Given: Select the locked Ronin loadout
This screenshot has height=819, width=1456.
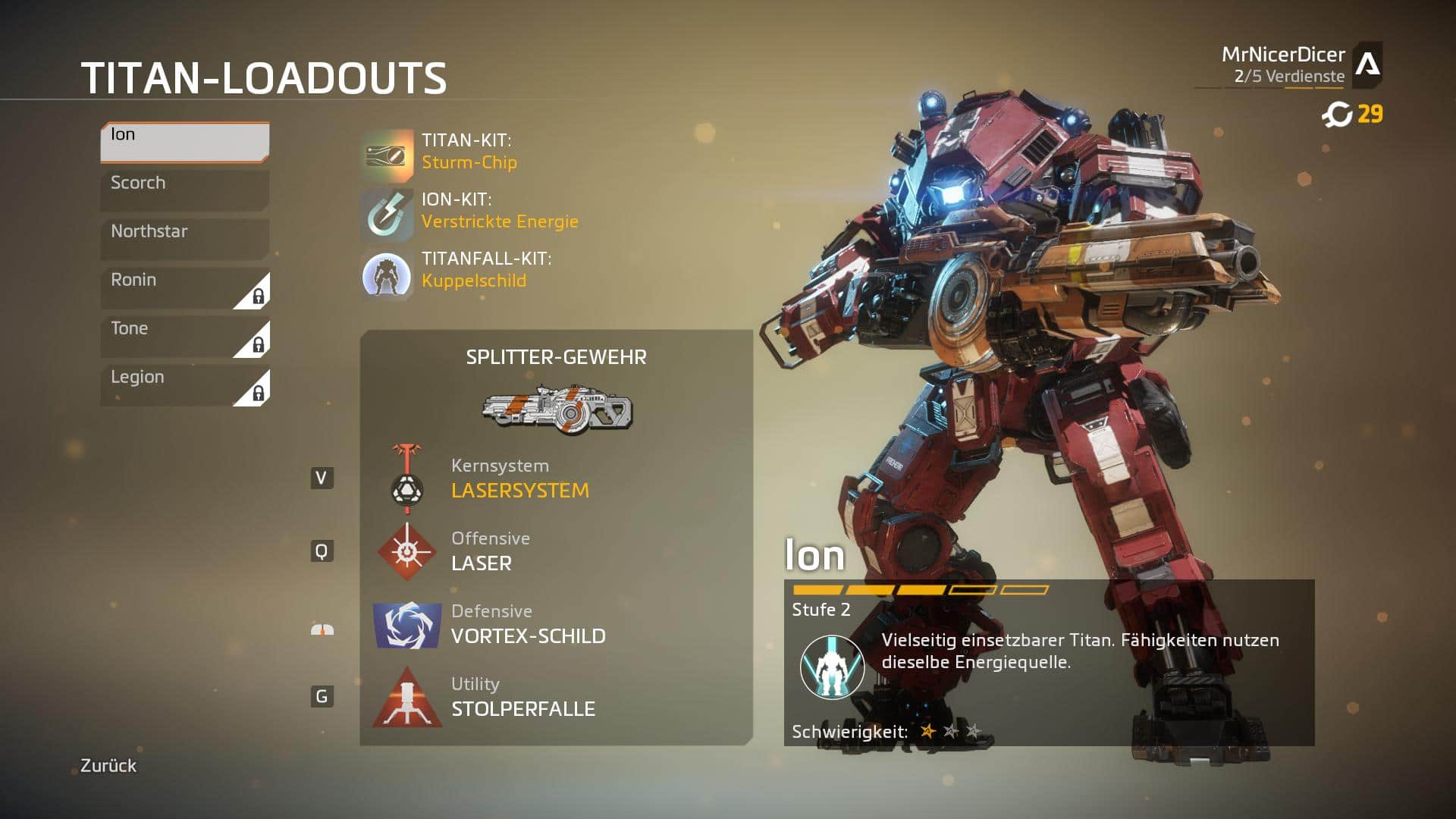Looking at the screenshot, I should point(184,287).
